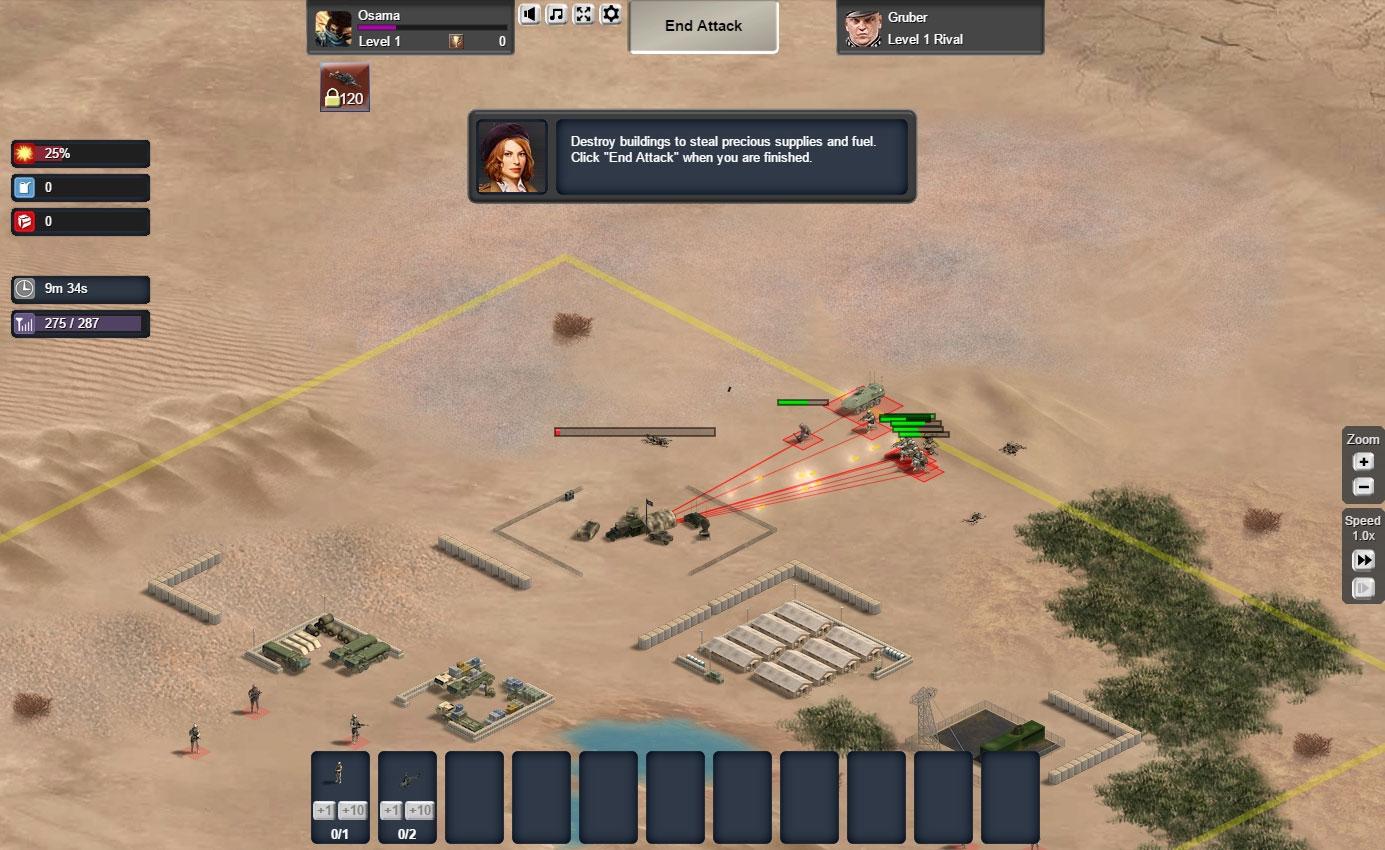Toggle the music note button
The image size is (1385, 850).
557,14
